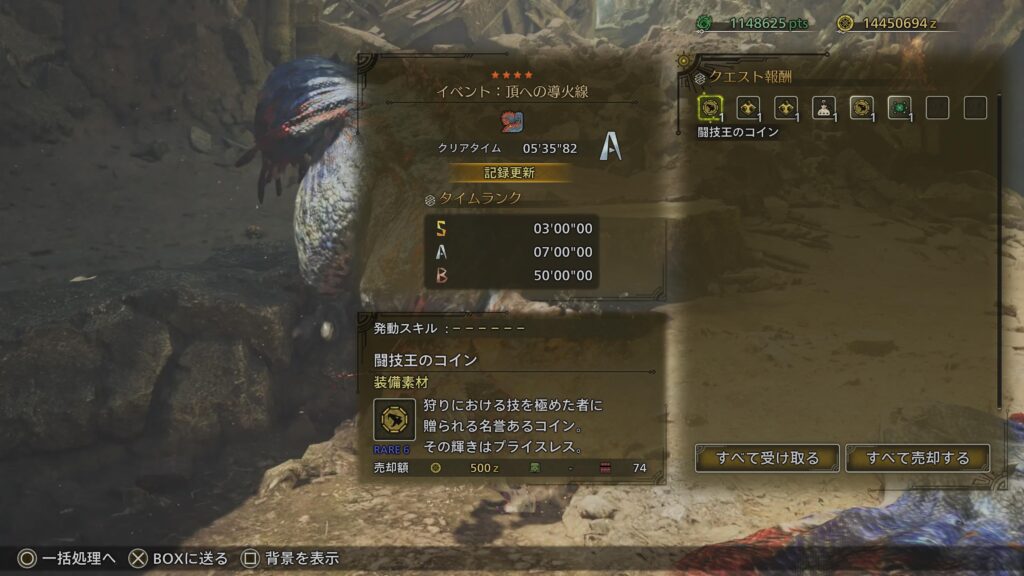Screen dimensions: 1024x576
Task: Select the highlighted 闘技王のコイン reward slot
Action: [x=709, y=108]
